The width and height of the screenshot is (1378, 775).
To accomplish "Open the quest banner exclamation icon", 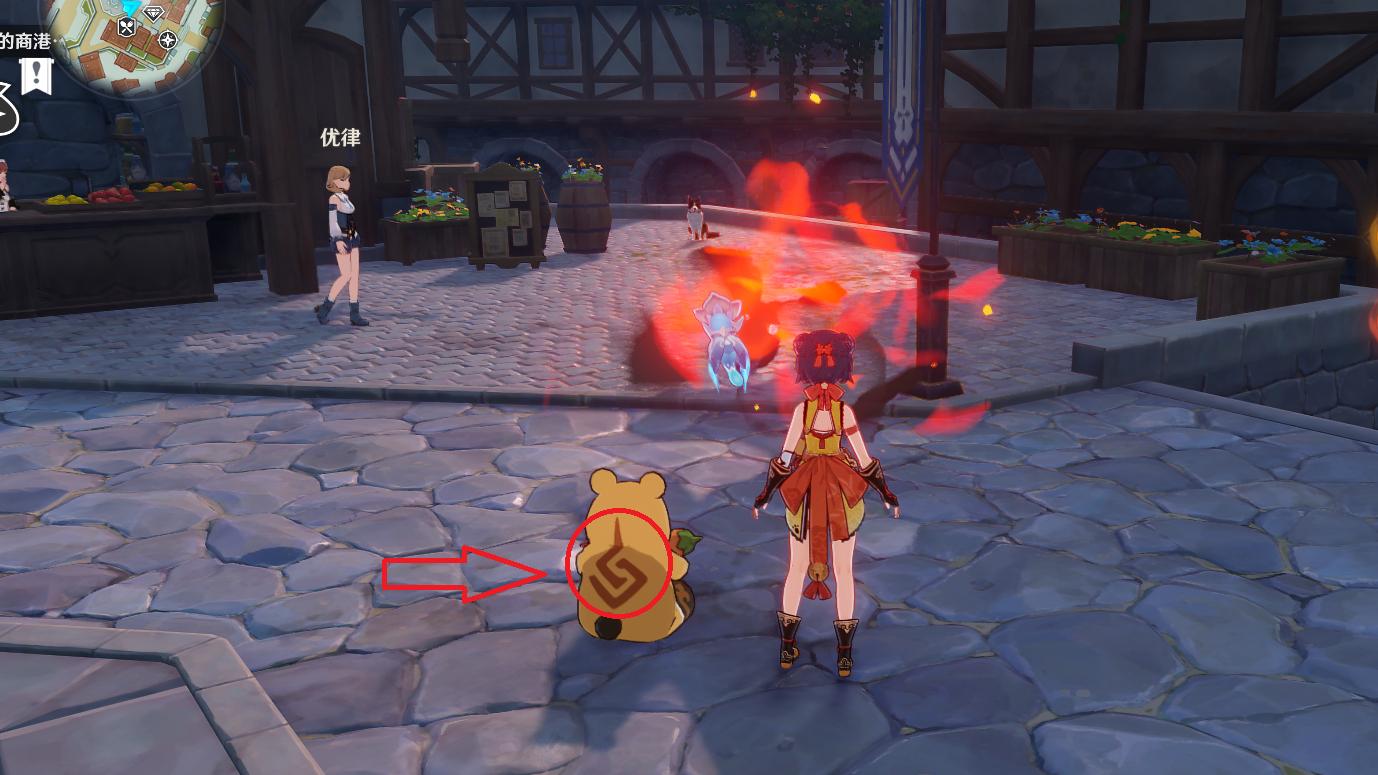I will 37,74.
